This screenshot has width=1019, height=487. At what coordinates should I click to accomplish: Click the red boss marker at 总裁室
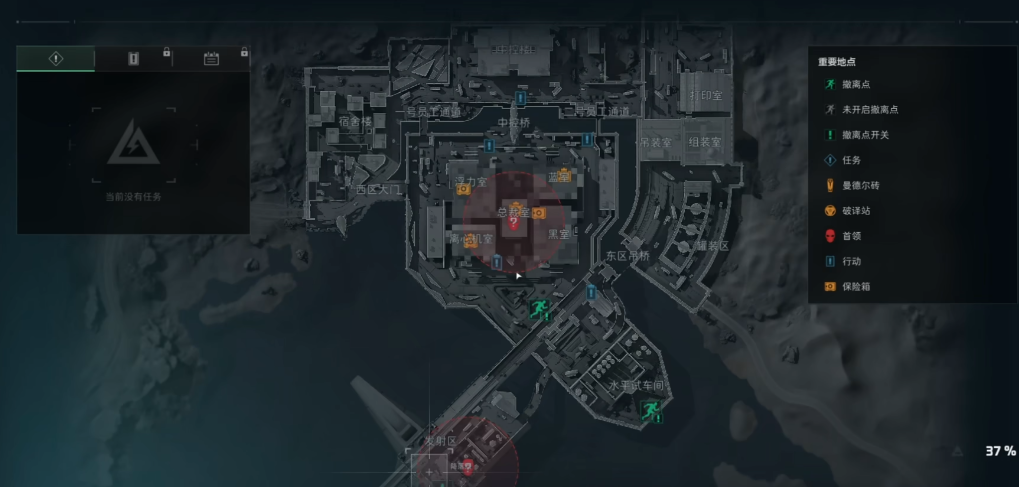(513, 224)
